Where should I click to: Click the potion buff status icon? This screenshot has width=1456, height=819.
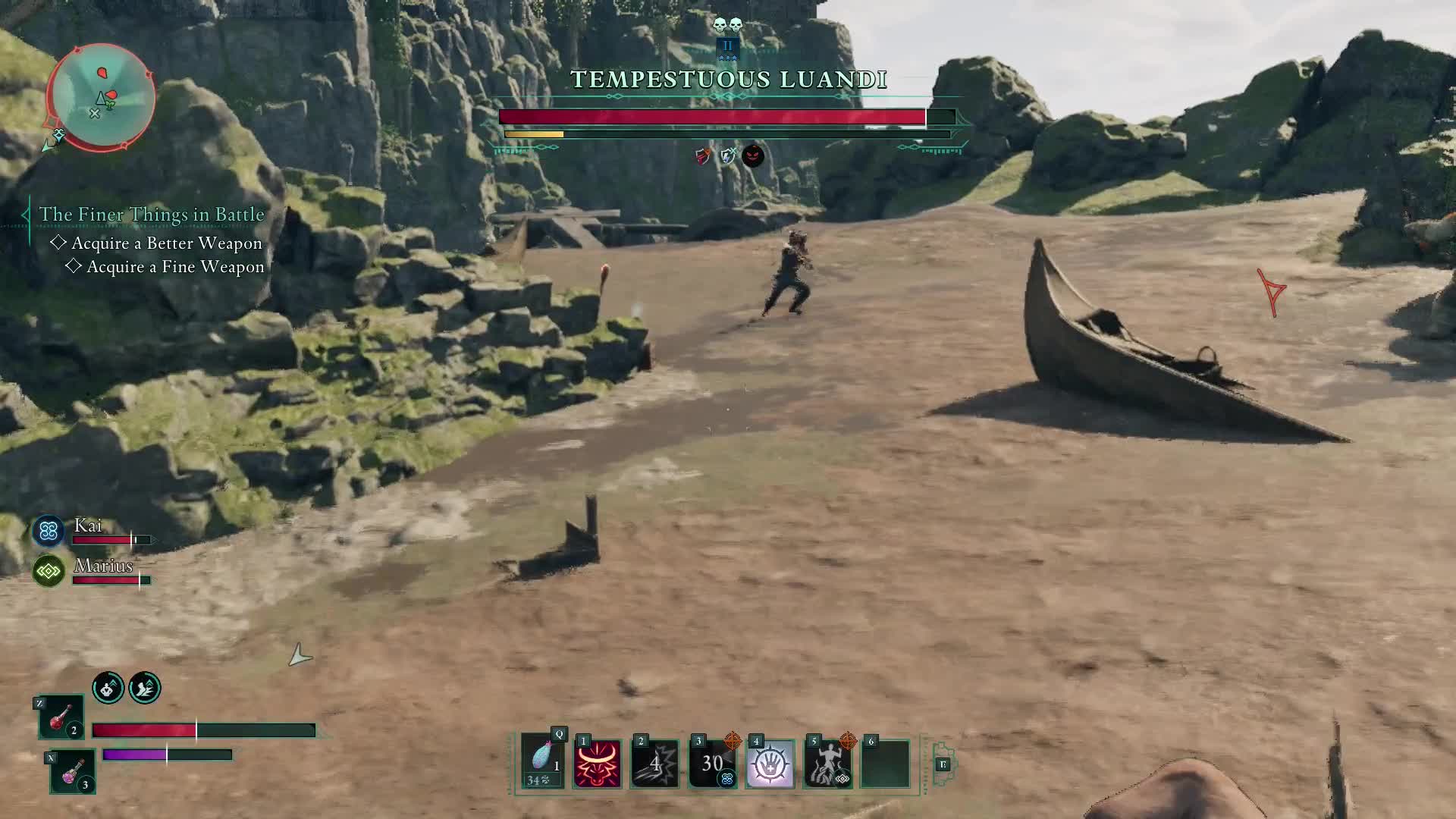[108, 688]
